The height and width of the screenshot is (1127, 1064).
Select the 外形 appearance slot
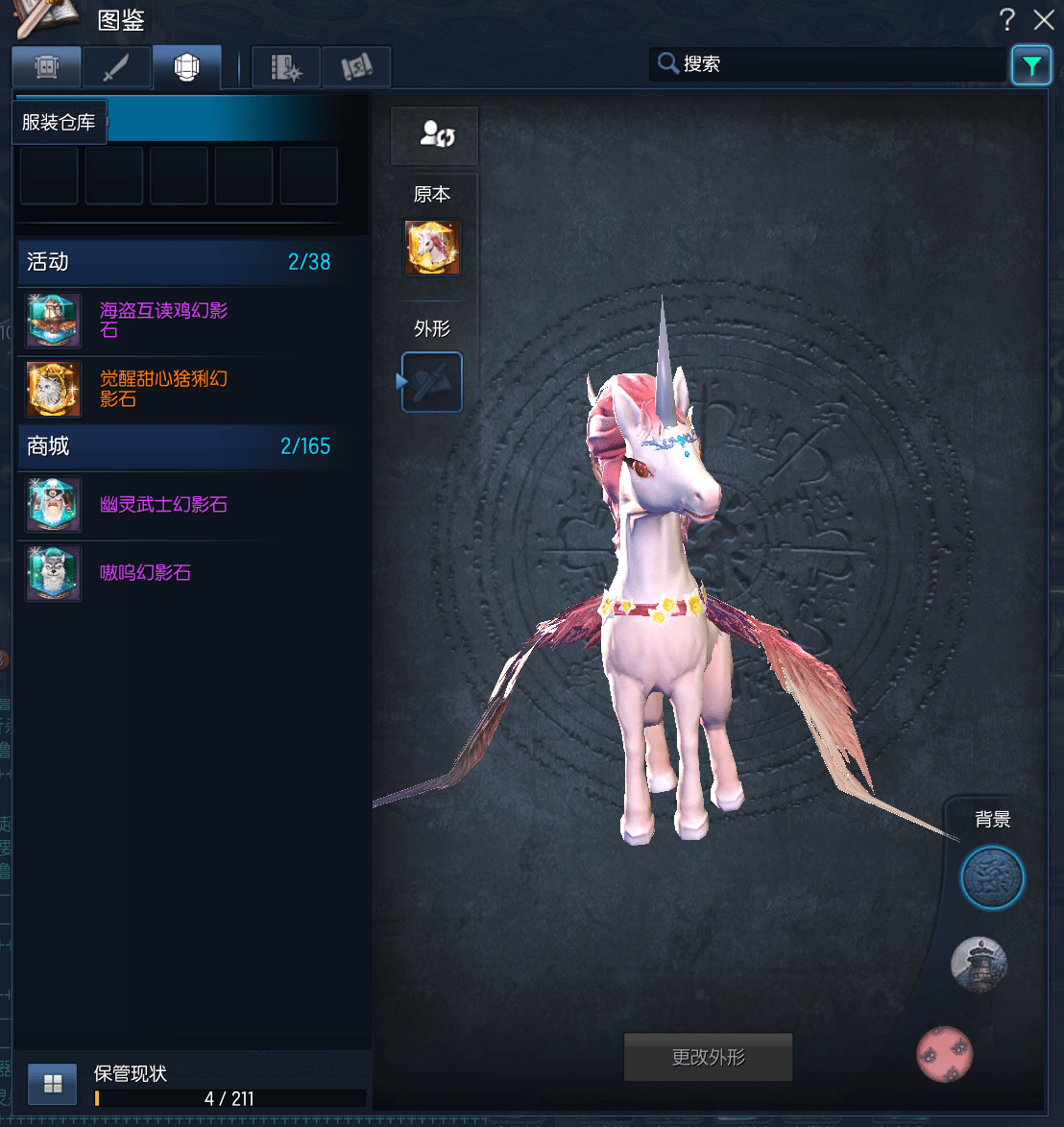pyautogui.click(x=432, y=382)
